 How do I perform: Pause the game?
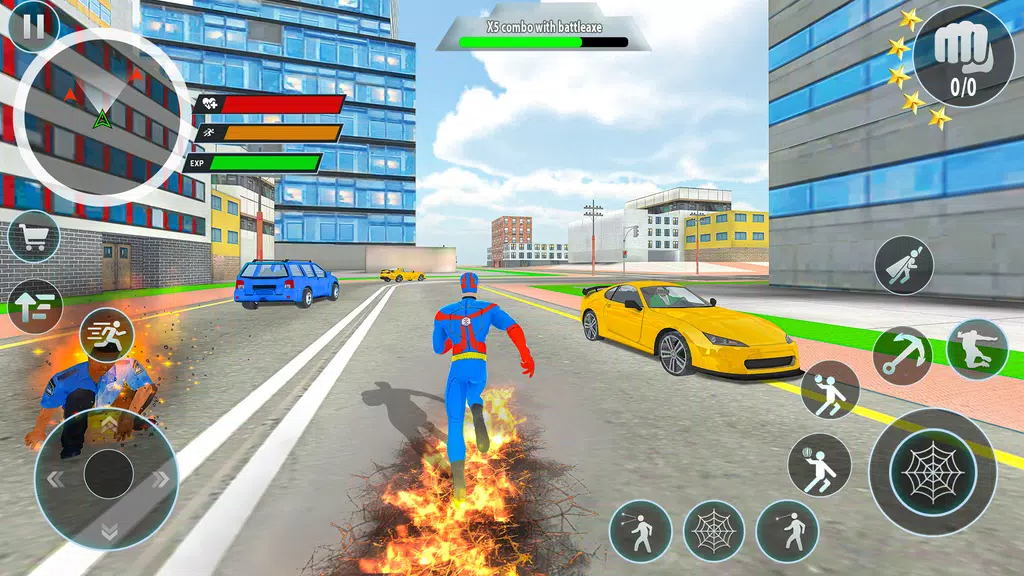(33, 25)
